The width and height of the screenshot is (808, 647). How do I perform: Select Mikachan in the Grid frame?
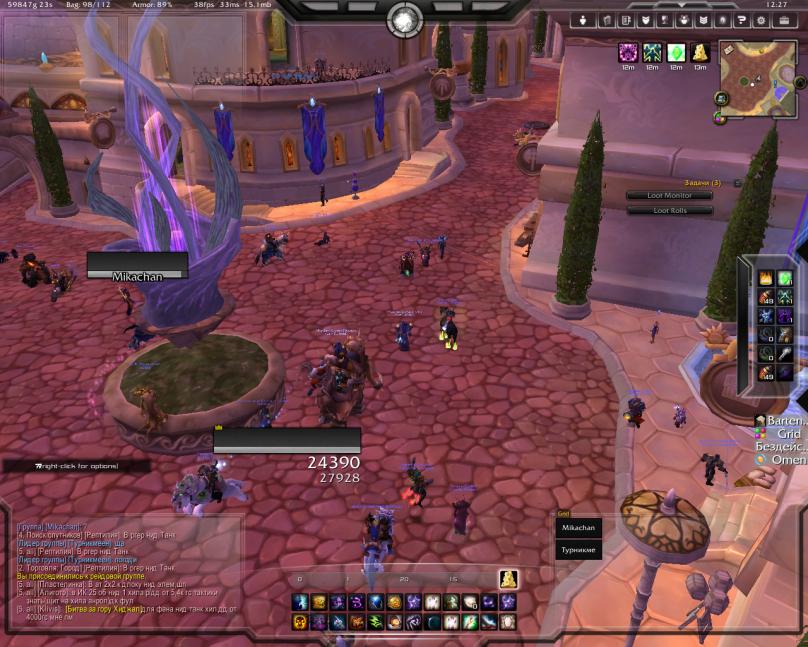[578, 527]
